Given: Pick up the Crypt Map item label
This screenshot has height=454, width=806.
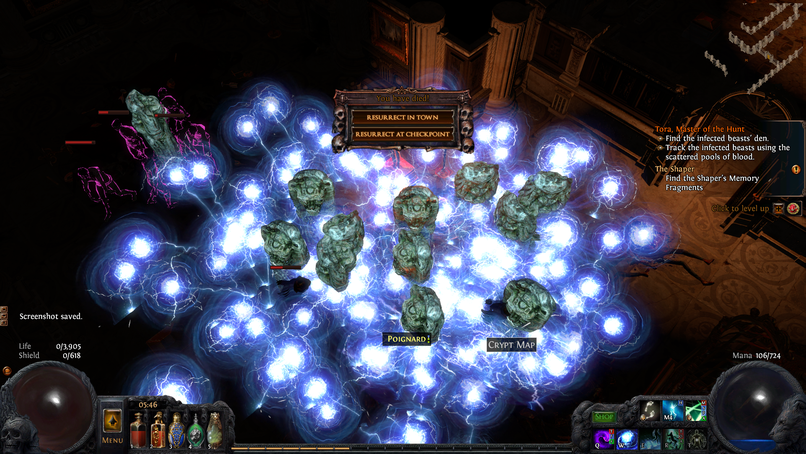Looking at the screenshot, I should click(x=511, y=345).
